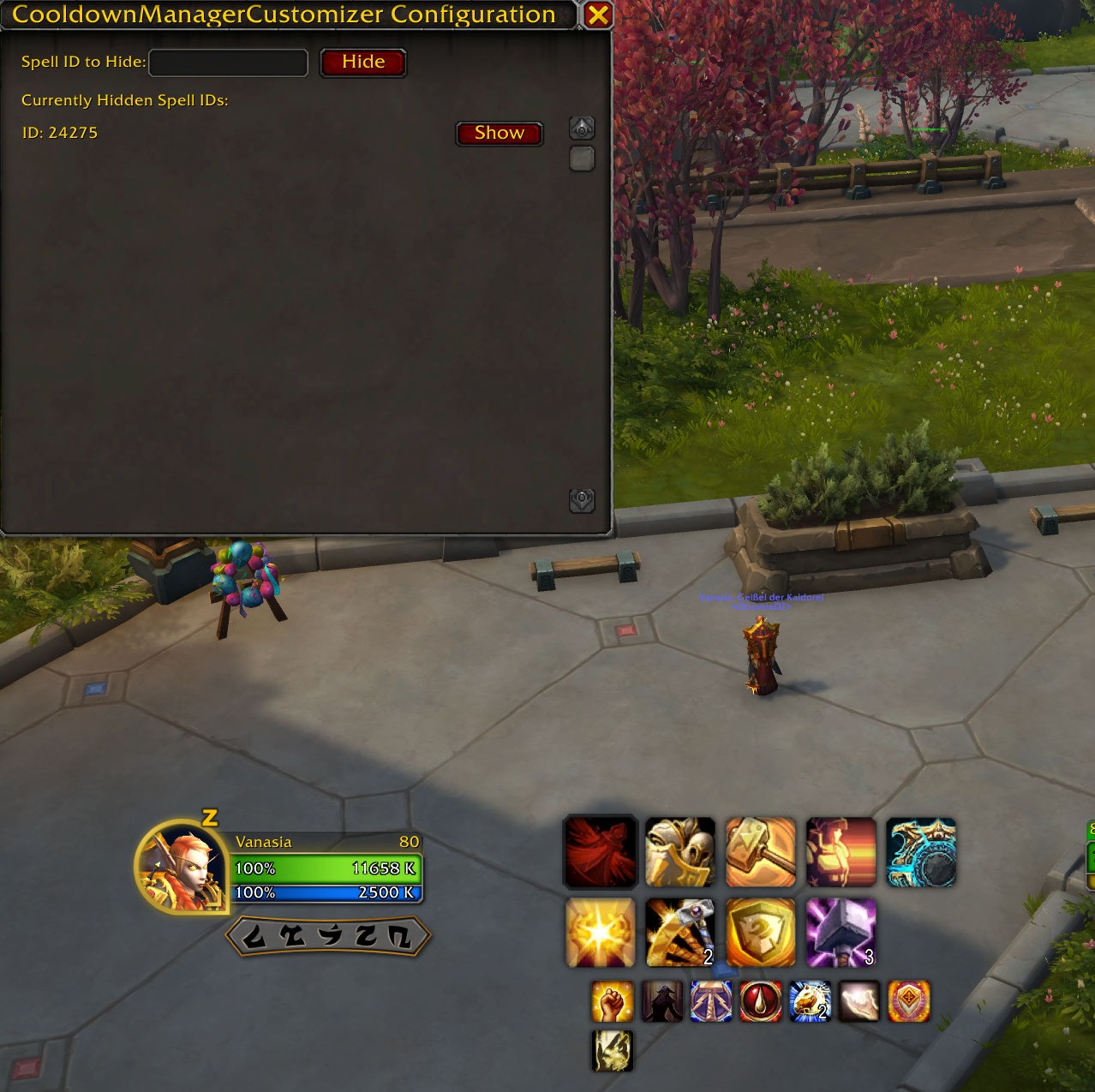1095x1092 pixels.
Task: Select Vanasia's character portrait
Action: click(x=181, y=868)
